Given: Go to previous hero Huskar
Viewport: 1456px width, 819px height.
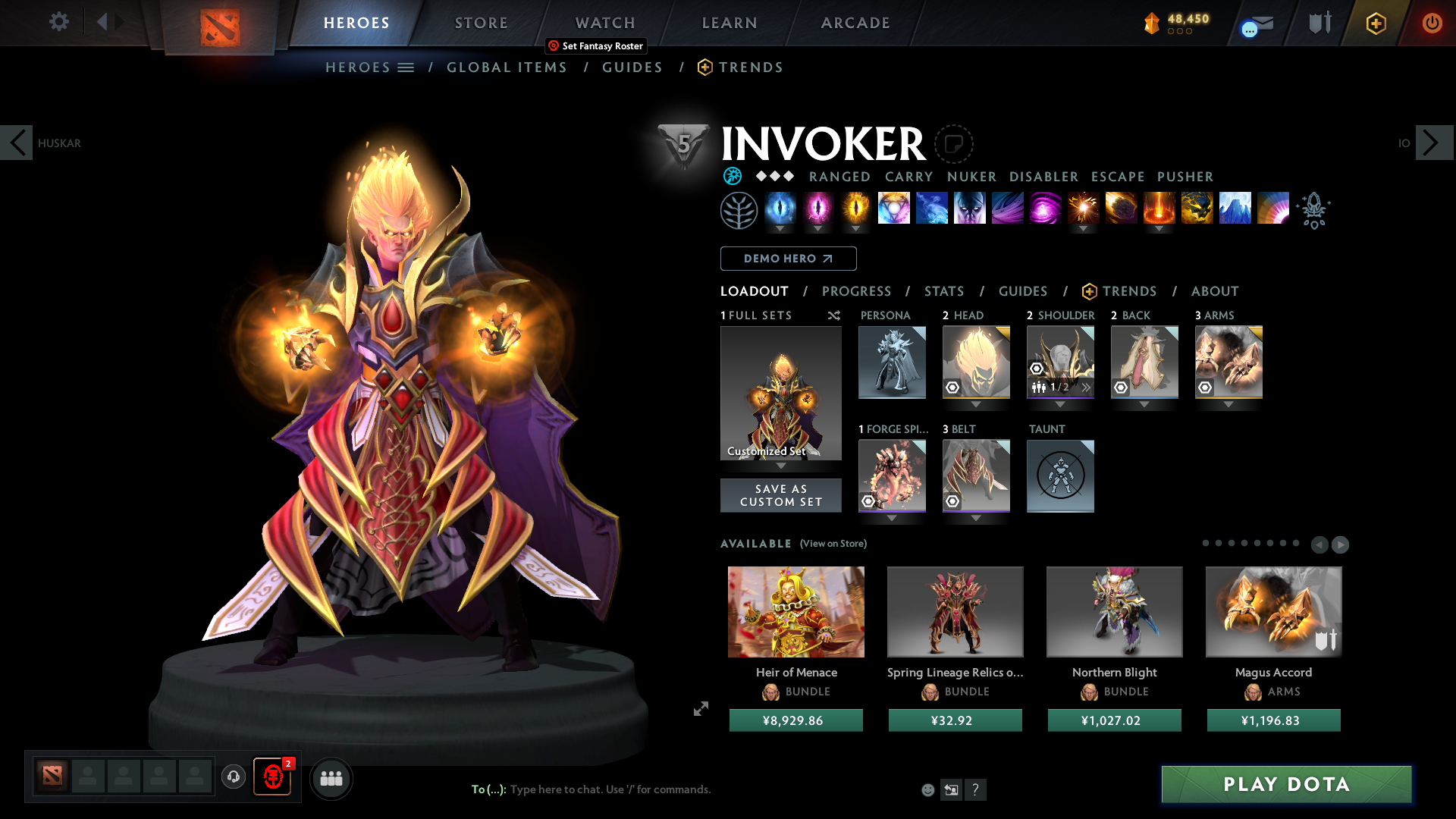Looking at the screenshot, I should click(x=17, y=143).
